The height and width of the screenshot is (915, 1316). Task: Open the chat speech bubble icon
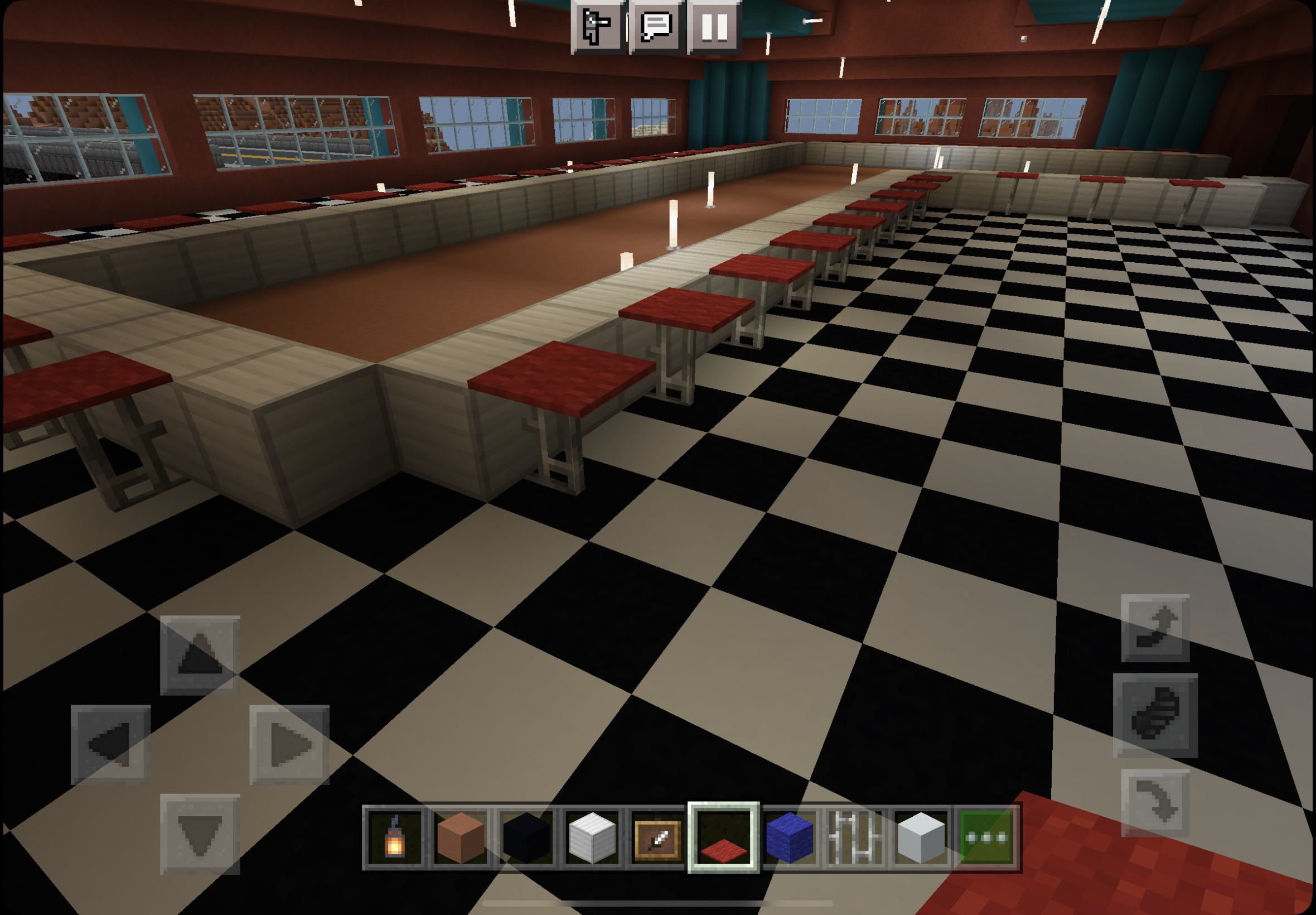tap(657, 27)
